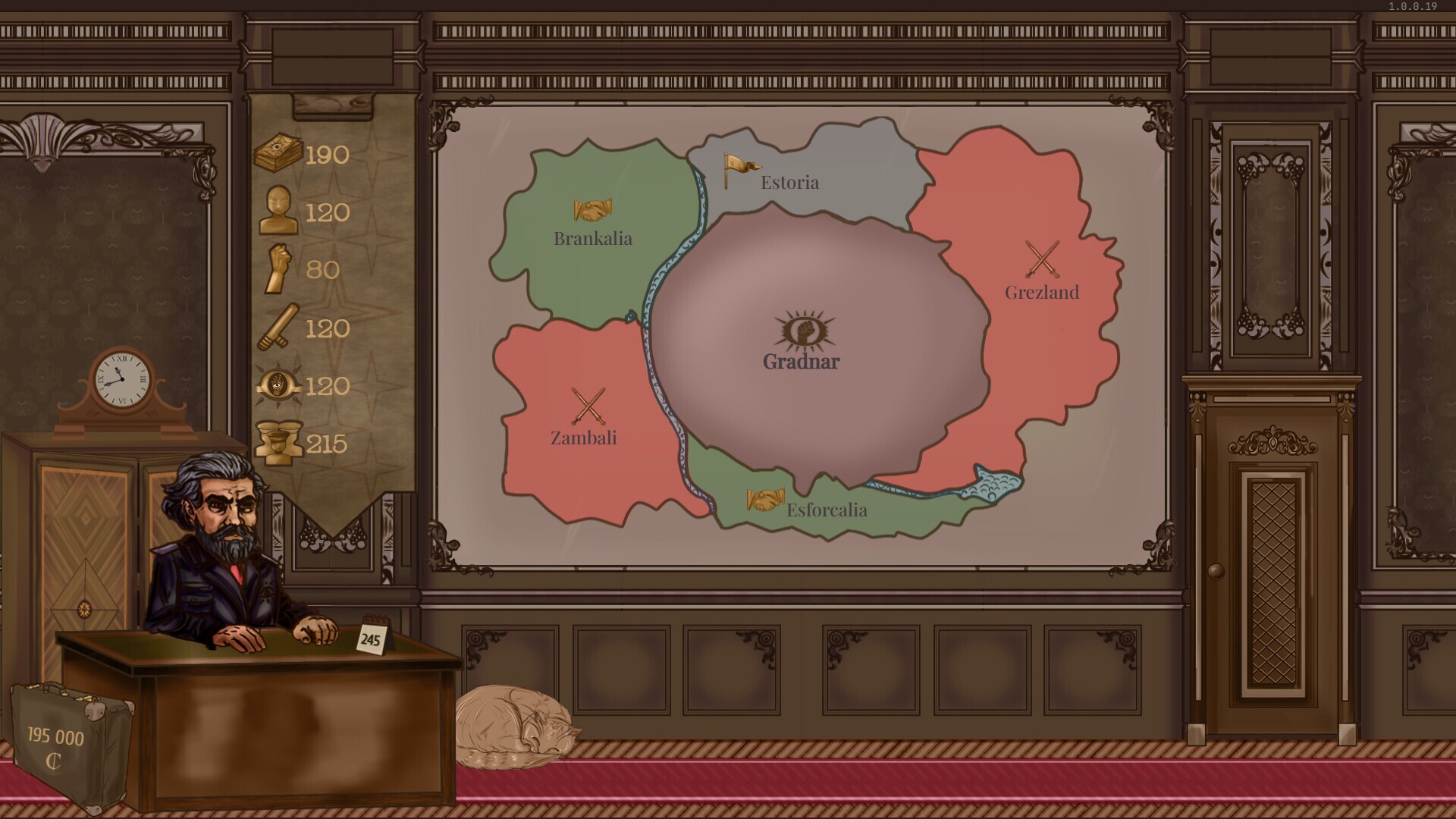1456x819 pixels.
Task: Click the population bust icon showing 120
Action: [x=278, y=212]
